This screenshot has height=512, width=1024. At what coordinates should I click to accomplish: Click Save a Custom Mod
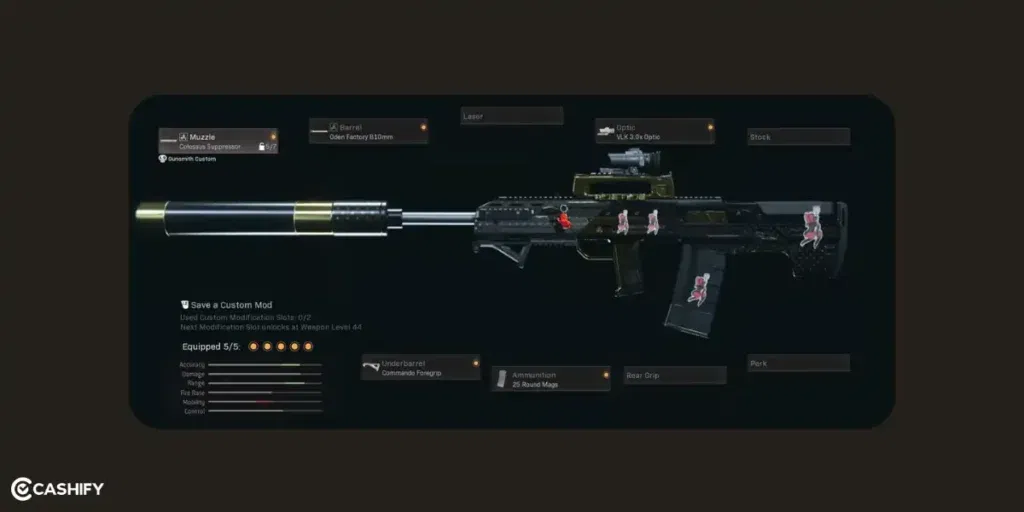230,305
